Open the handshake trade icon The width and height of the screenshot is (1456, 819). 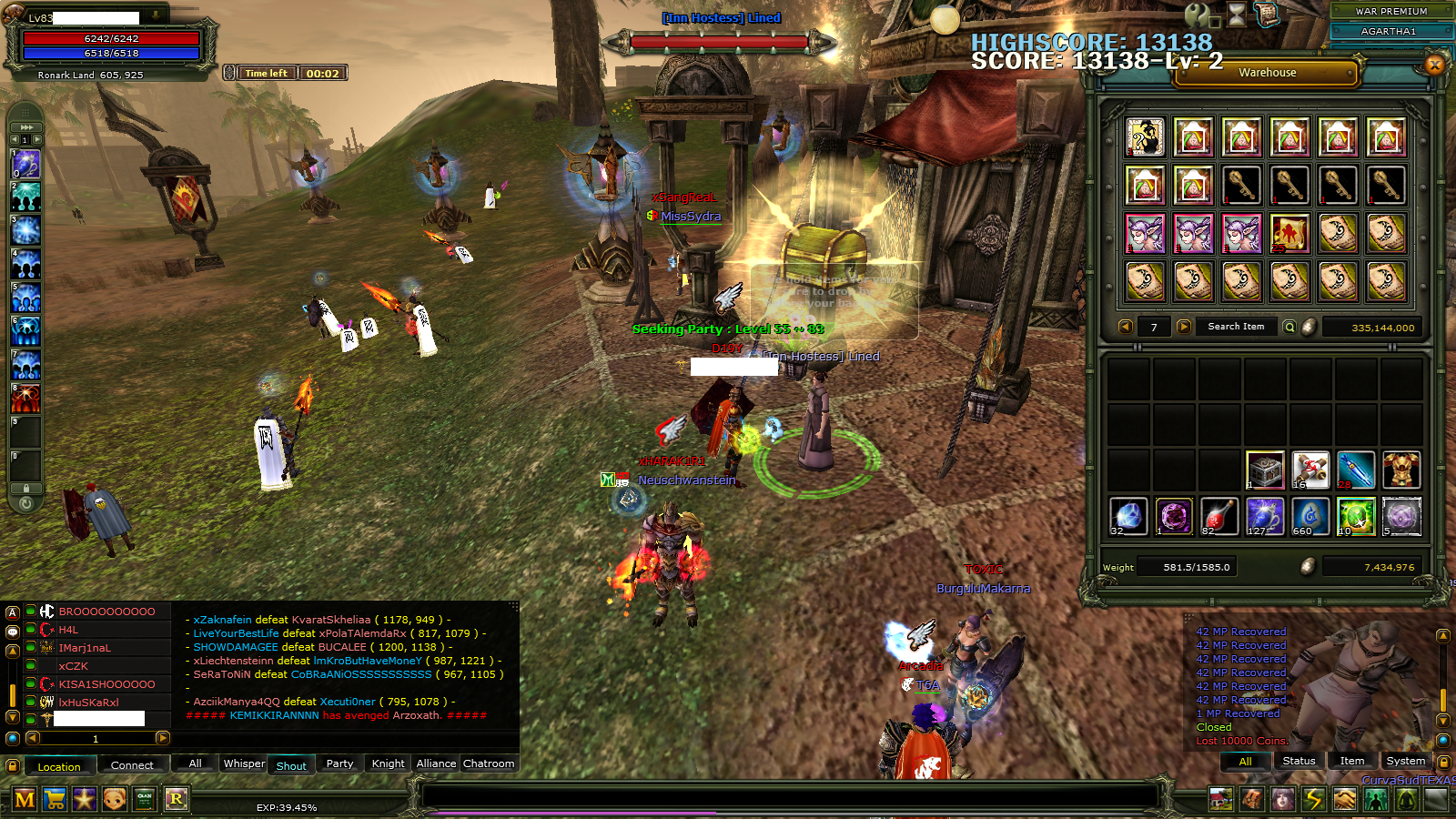1344,799
